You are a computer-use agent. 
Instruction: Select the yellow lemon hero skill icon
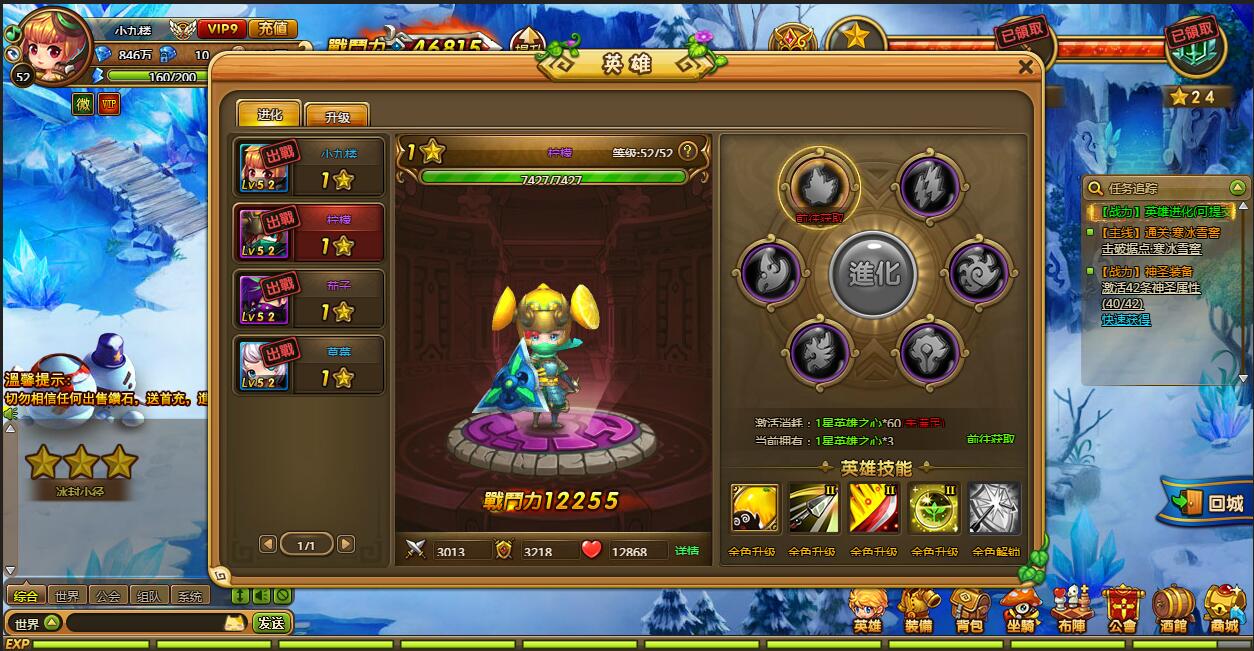tap(755, 508)
